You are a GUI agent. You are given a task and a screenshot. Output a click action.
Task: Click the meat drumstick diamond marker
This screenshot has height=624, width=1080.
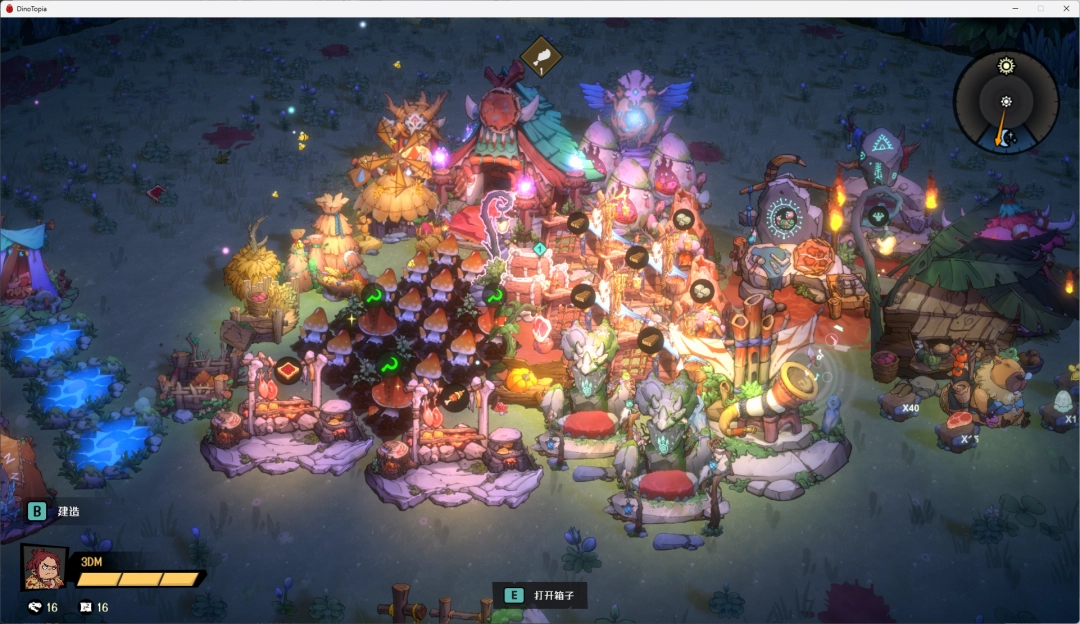[541, 56]
